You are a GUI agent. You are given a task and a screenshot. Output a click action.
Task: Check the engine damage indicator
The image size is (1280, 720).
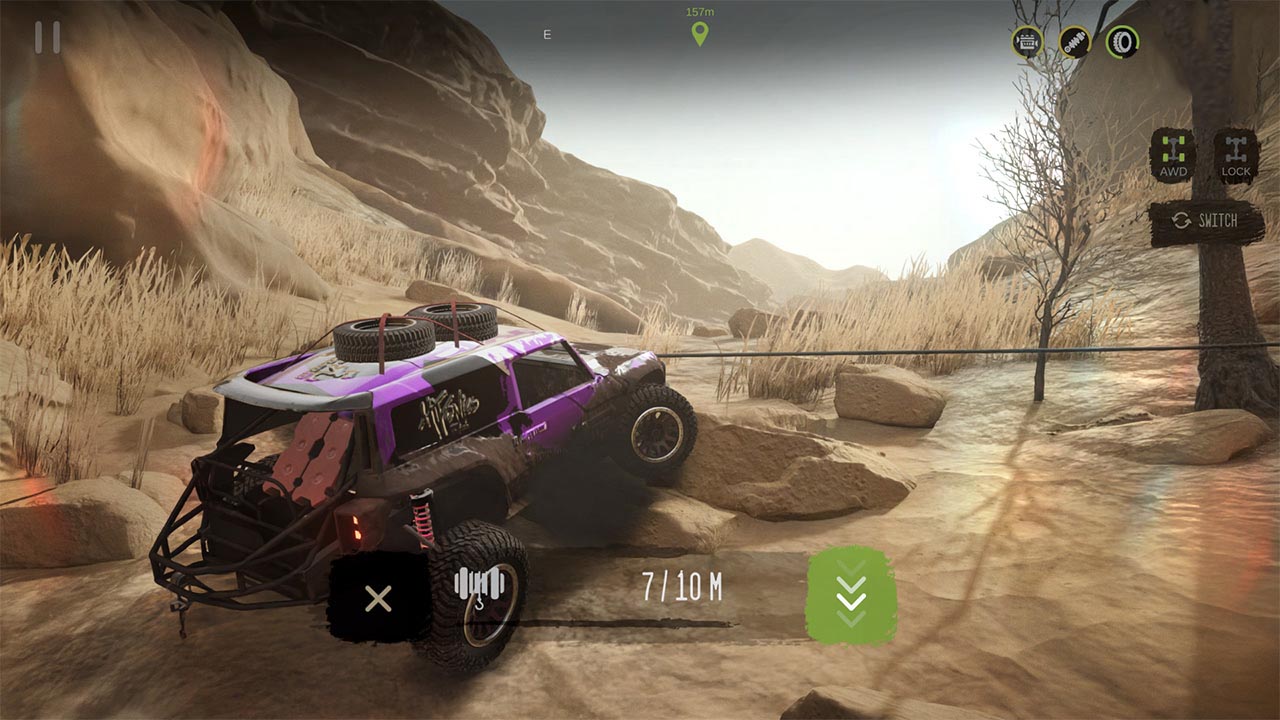[x=1025, y=44]
